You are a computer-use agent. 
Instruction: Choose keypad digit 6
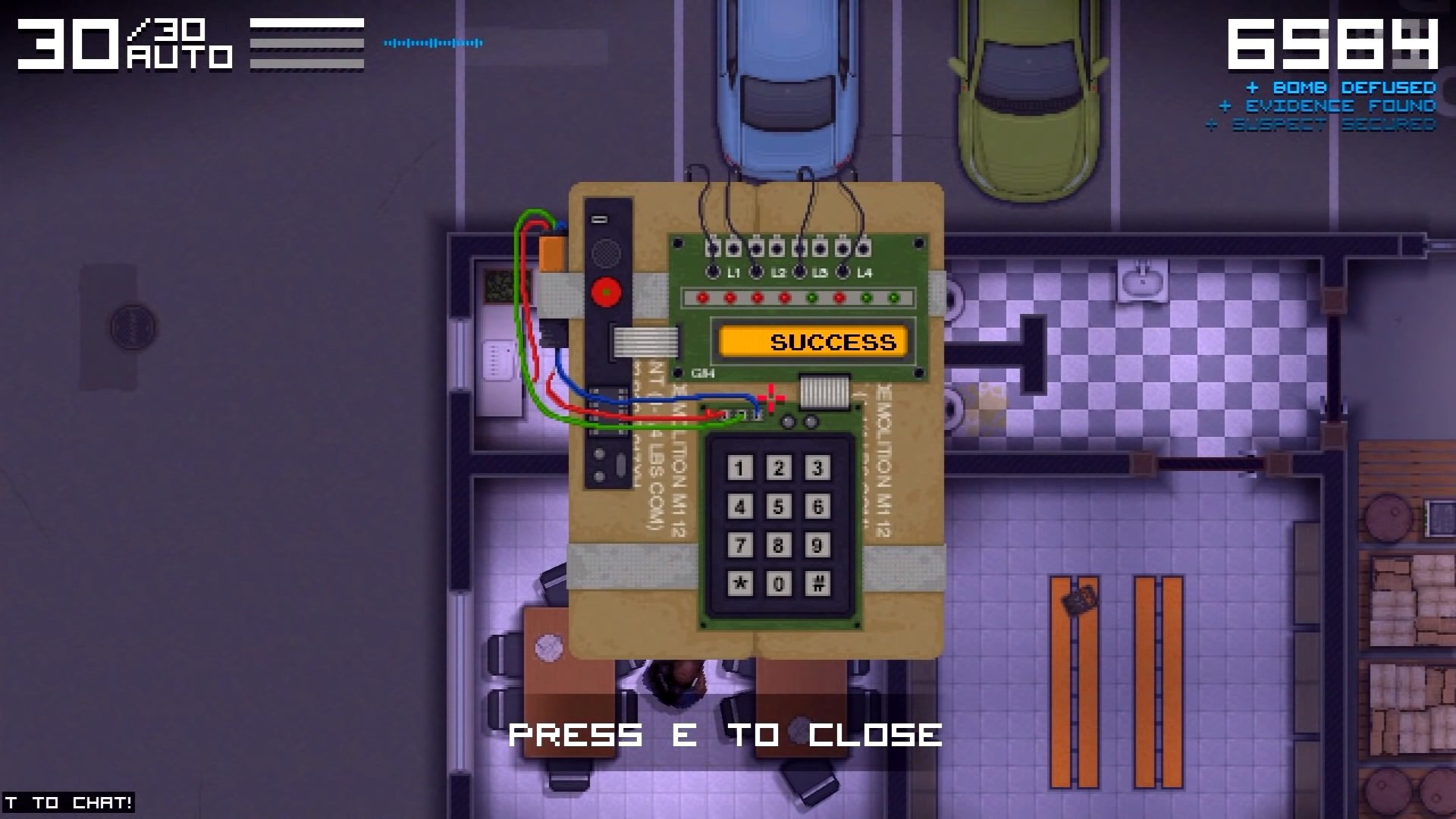point(817,507)
